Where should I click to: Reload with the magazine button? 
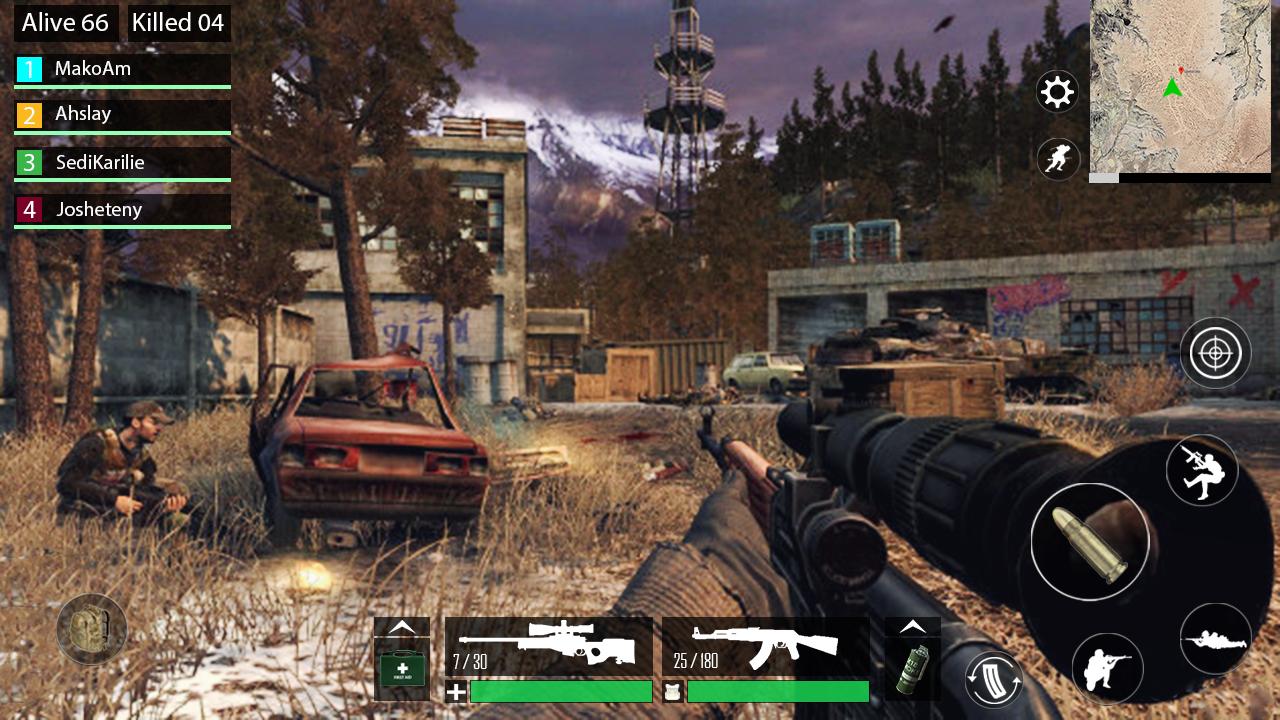[x=993, y=679]
